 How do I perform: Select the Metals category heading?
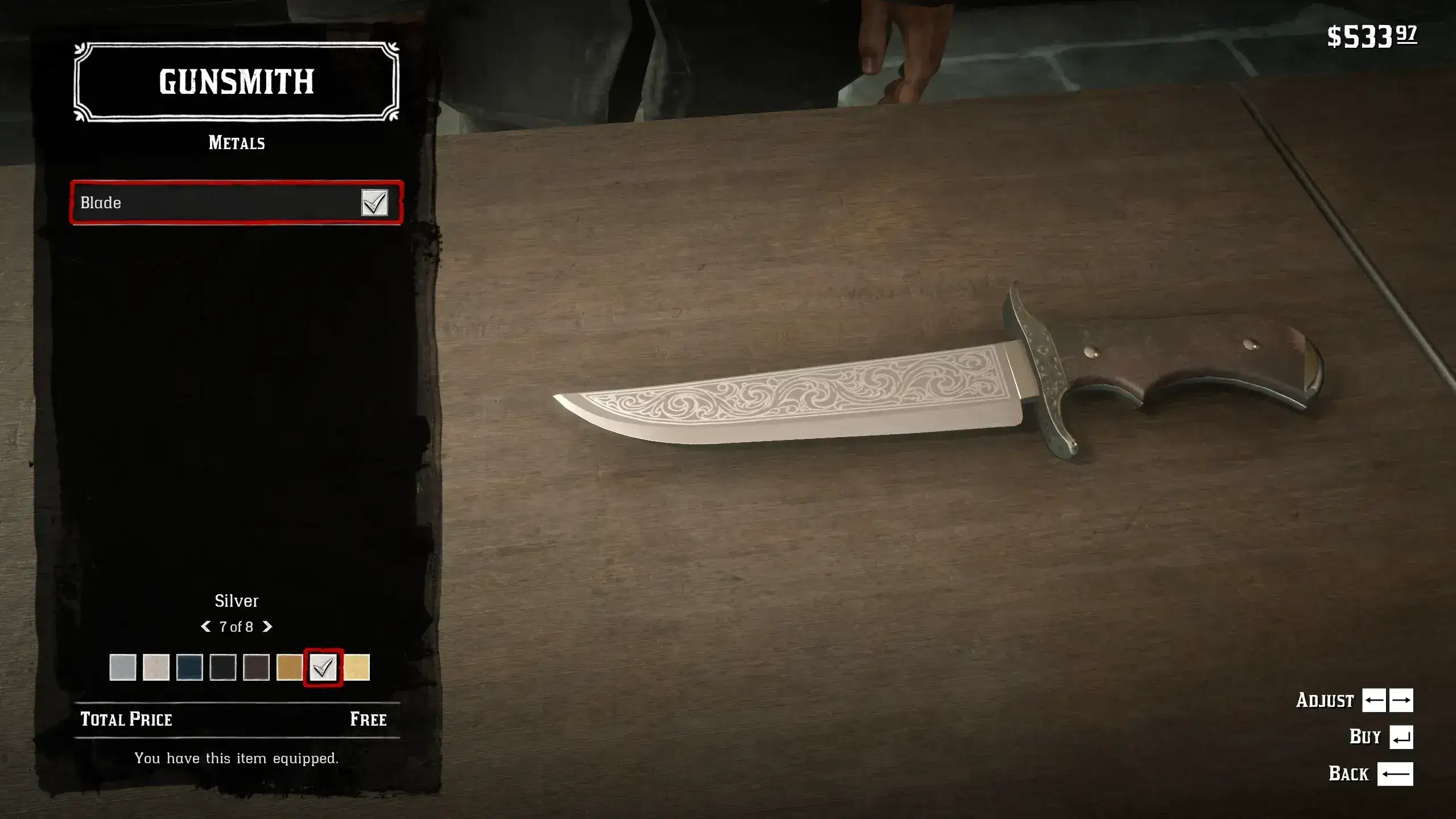tap(236, 142)
